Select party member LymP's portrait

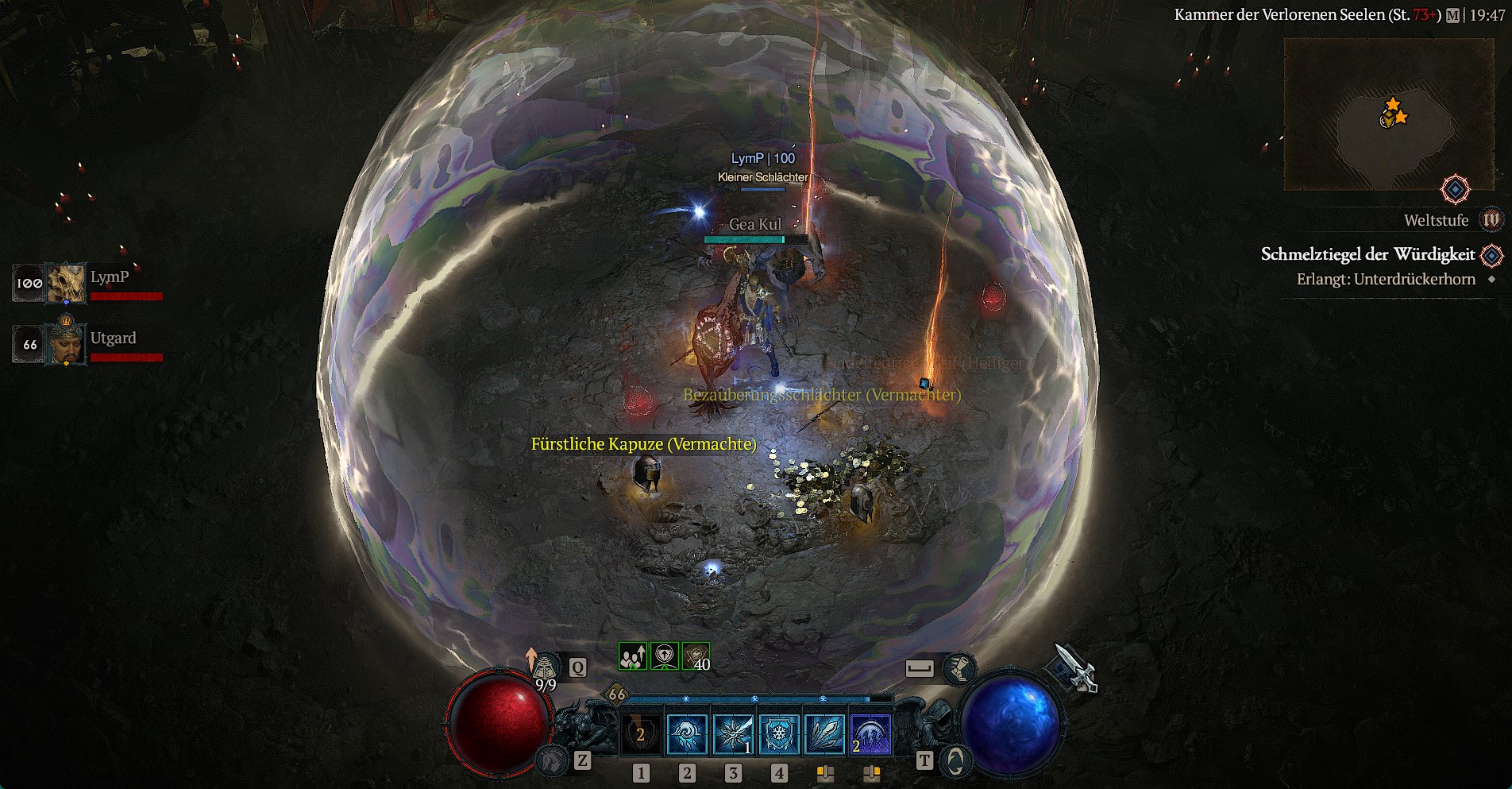66,284
